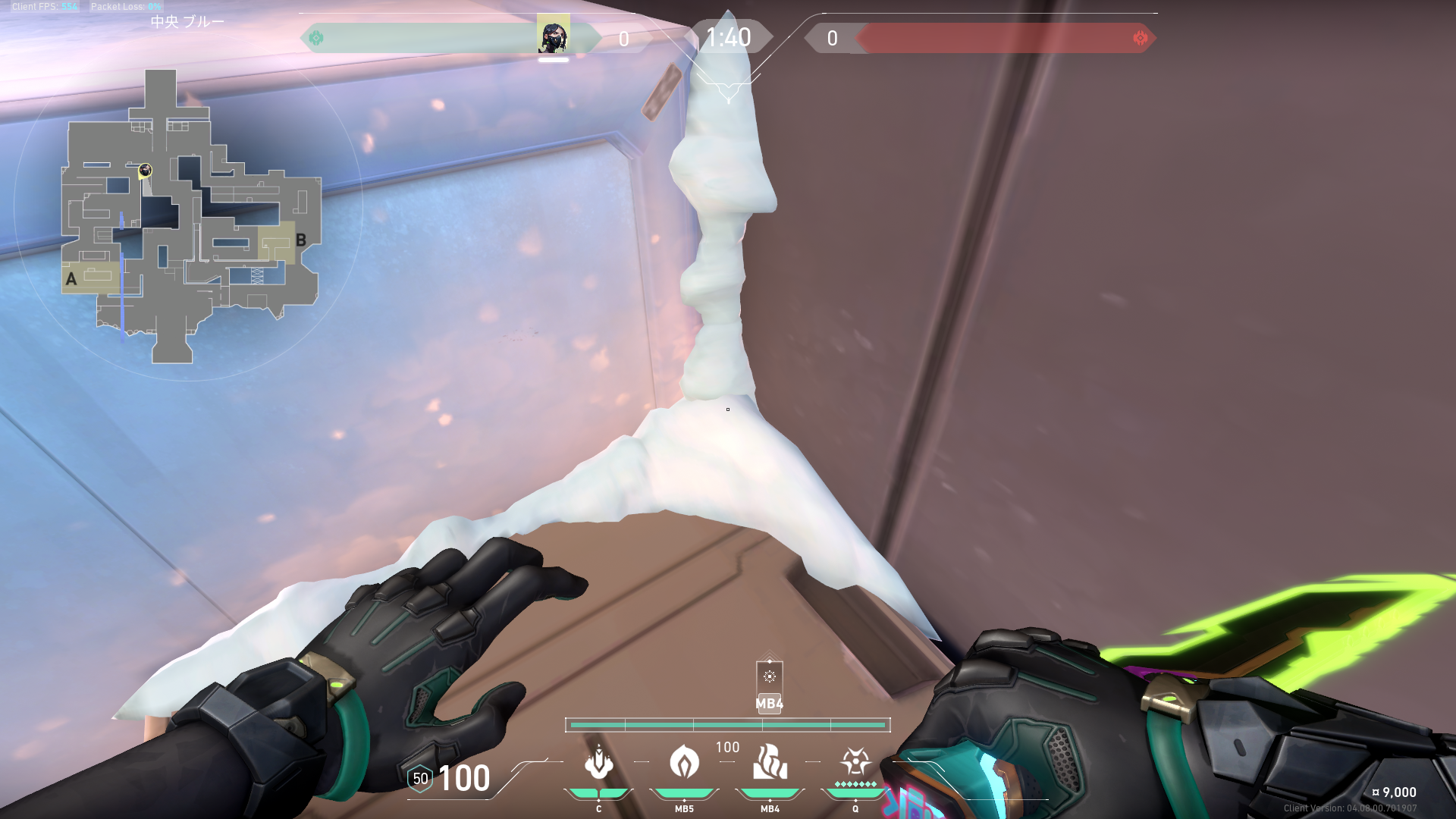The width and height of the screenshot is (1456, 819).
Task: Click the A site marker on the minimap
Action: click(71, 279)
